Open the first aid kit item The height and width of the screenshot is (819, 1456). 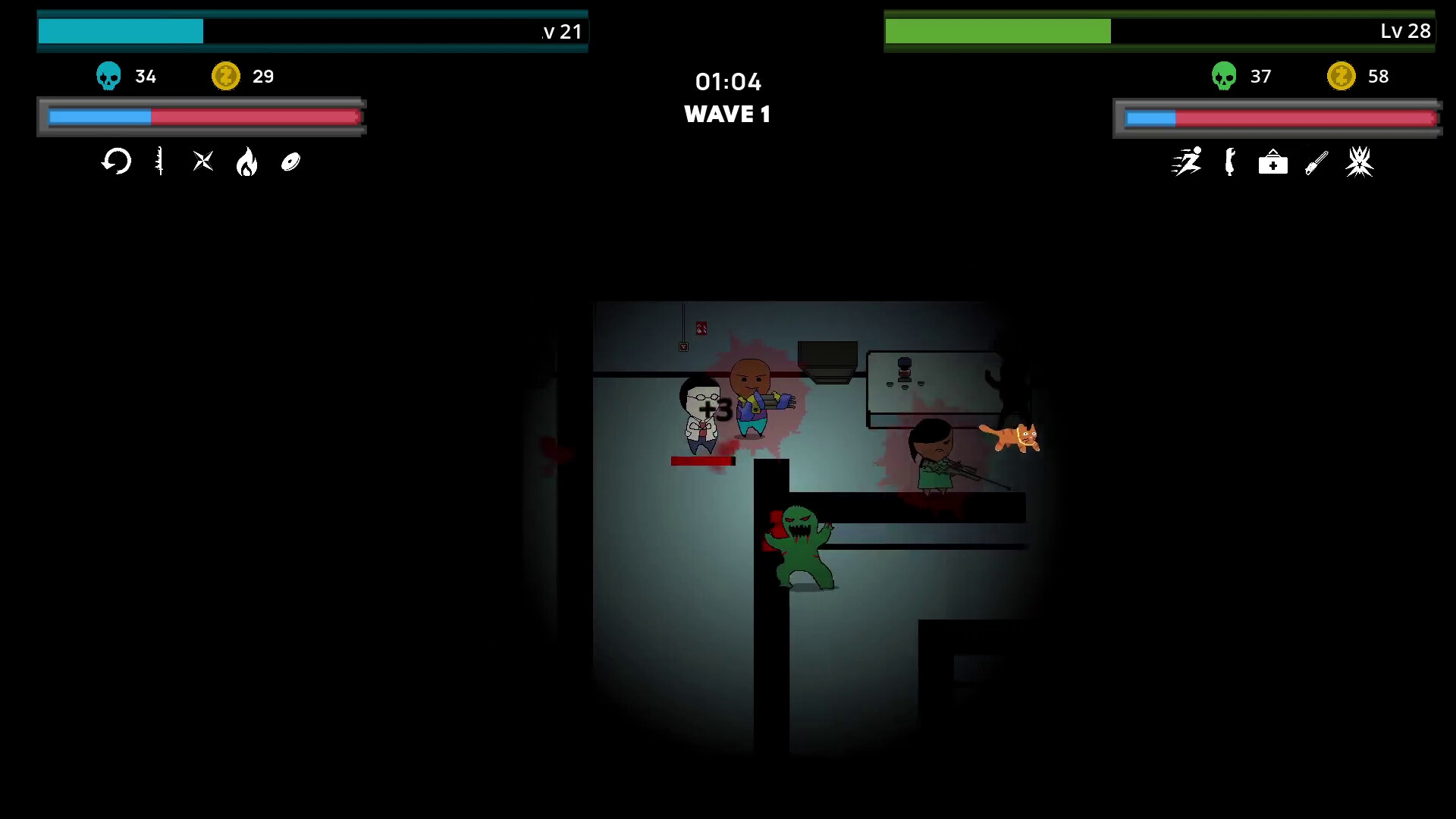pyautogui.click(x=1272, y=162)
